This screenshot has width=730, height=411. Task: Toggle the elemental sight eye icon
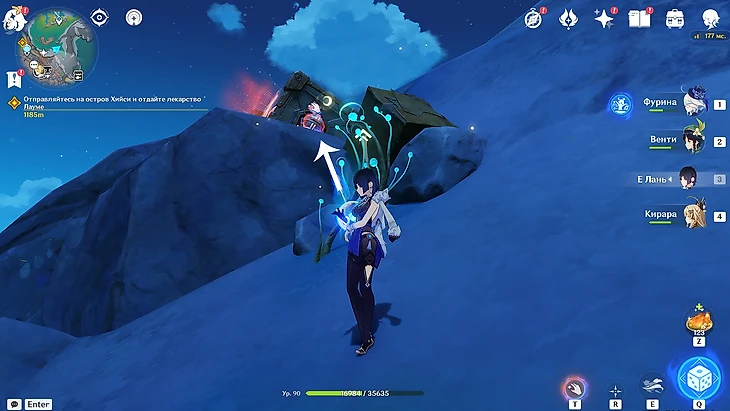coord(99,17)
